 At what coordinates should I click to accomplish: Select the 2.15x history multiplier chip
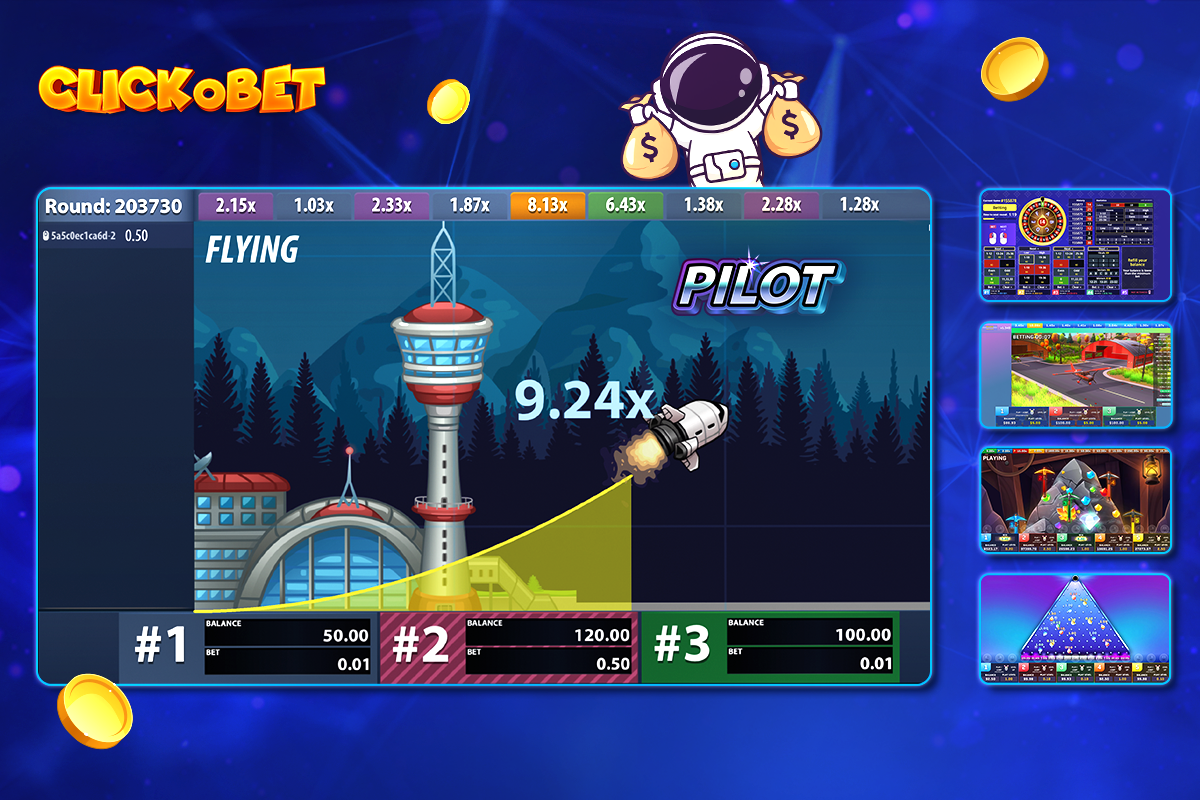(x=237, y=206)
